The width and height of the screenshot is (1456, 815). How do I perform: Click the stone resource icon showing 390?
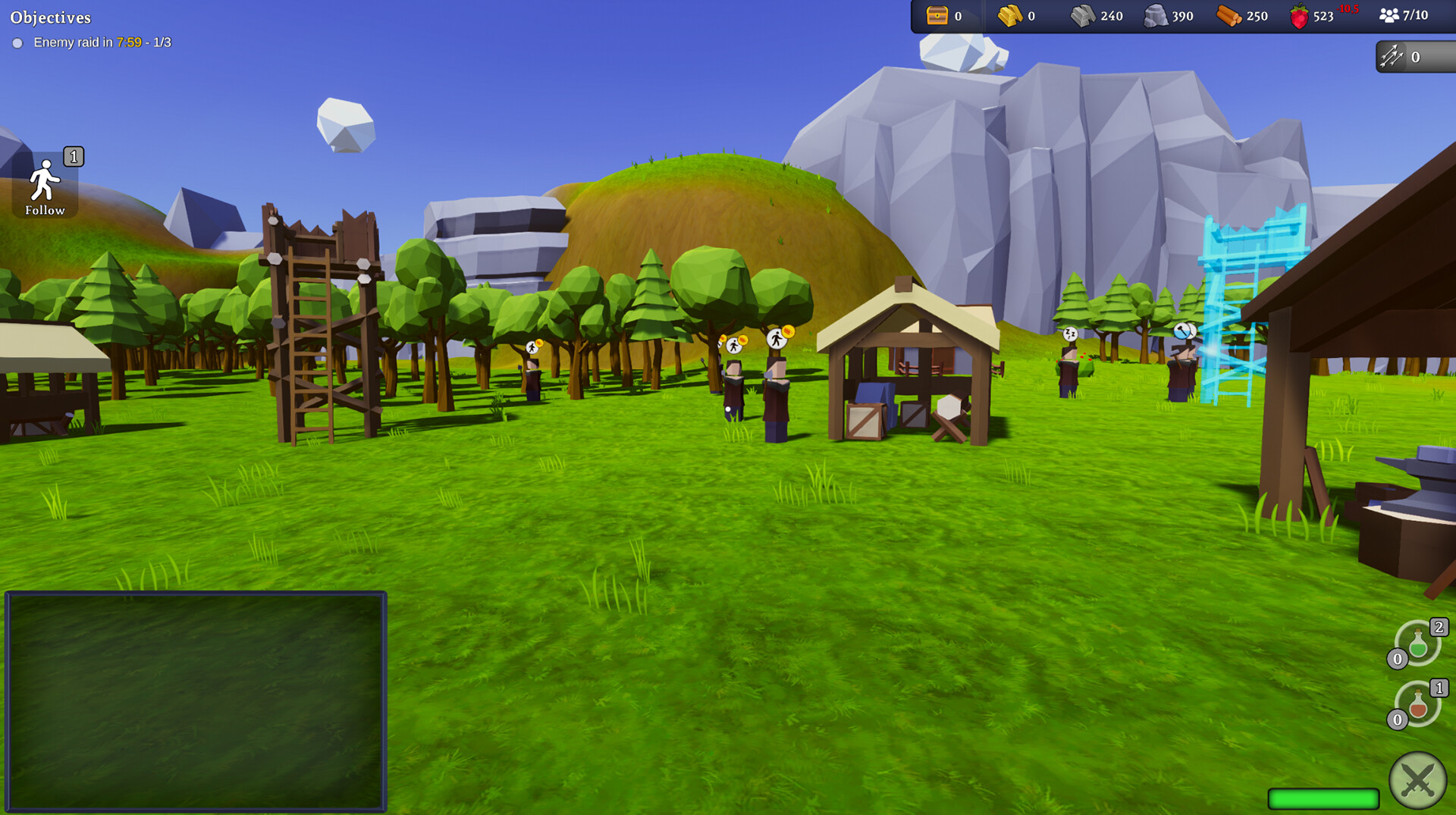(1156, 15)
